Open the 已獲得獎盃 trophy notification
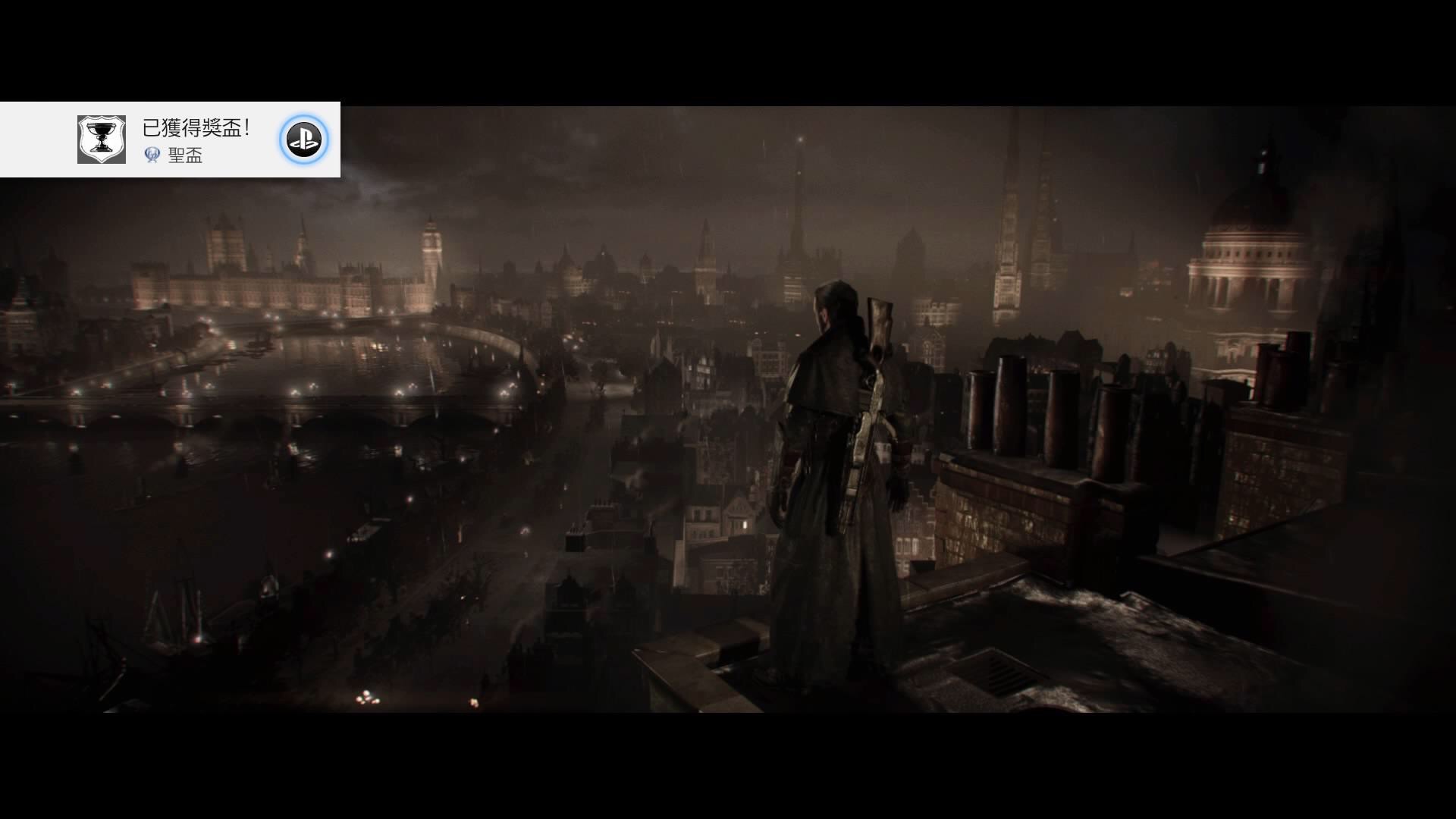The height and width of the screenshot is (819, 1456). (x=196, y=129)
